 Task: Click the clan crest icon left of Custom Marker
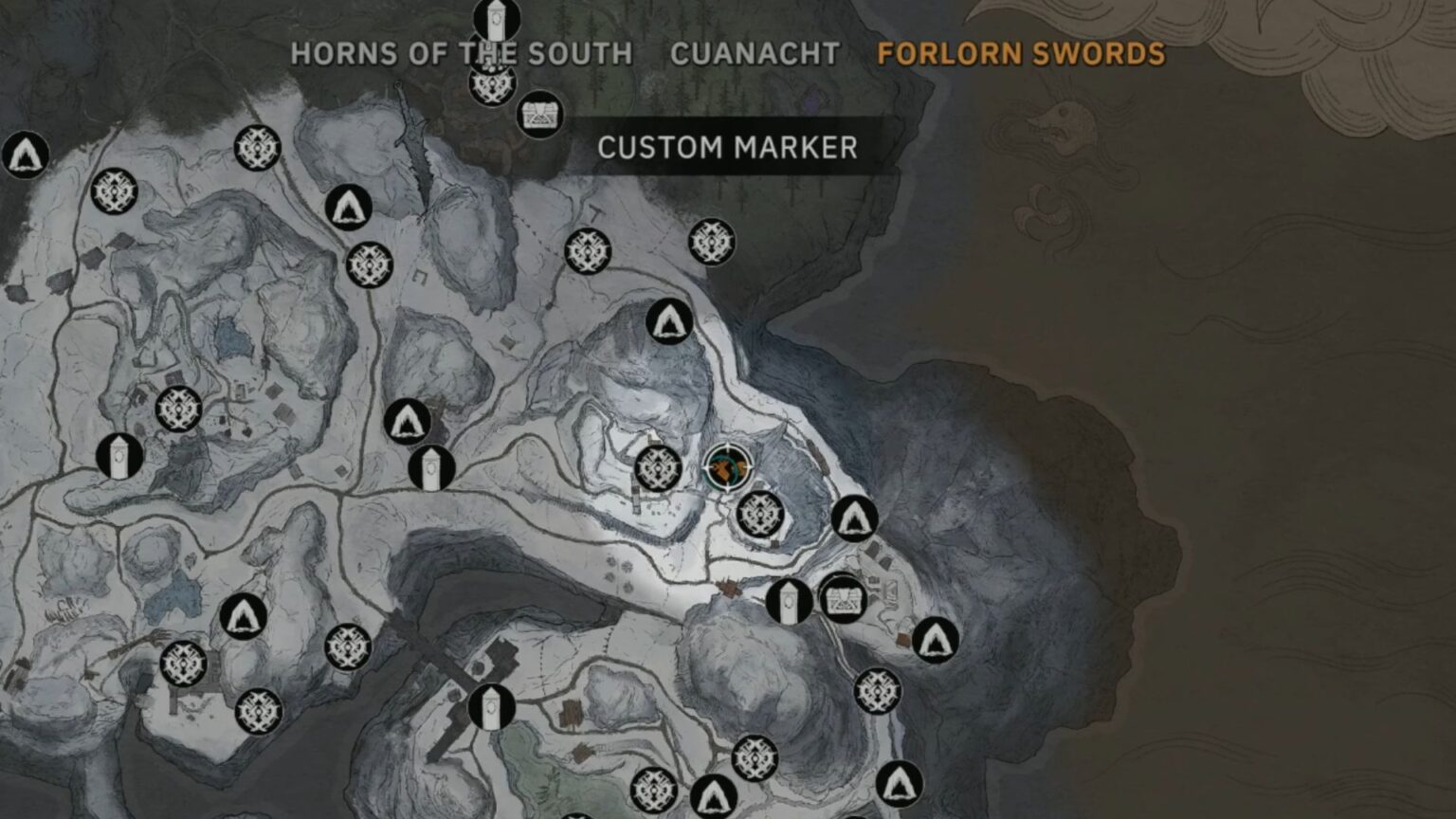[x=655, y=466]
